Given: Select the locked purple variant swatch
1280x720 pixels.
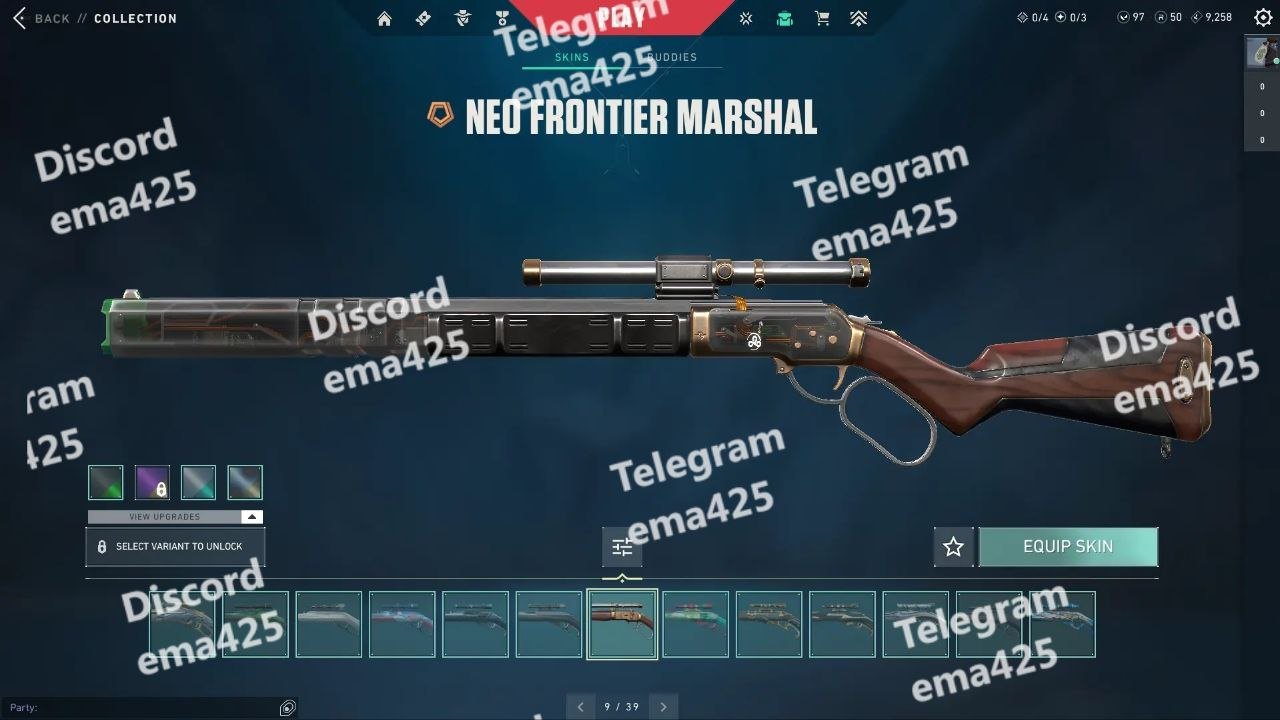Looking at the screenshot, I should point(152,483).
